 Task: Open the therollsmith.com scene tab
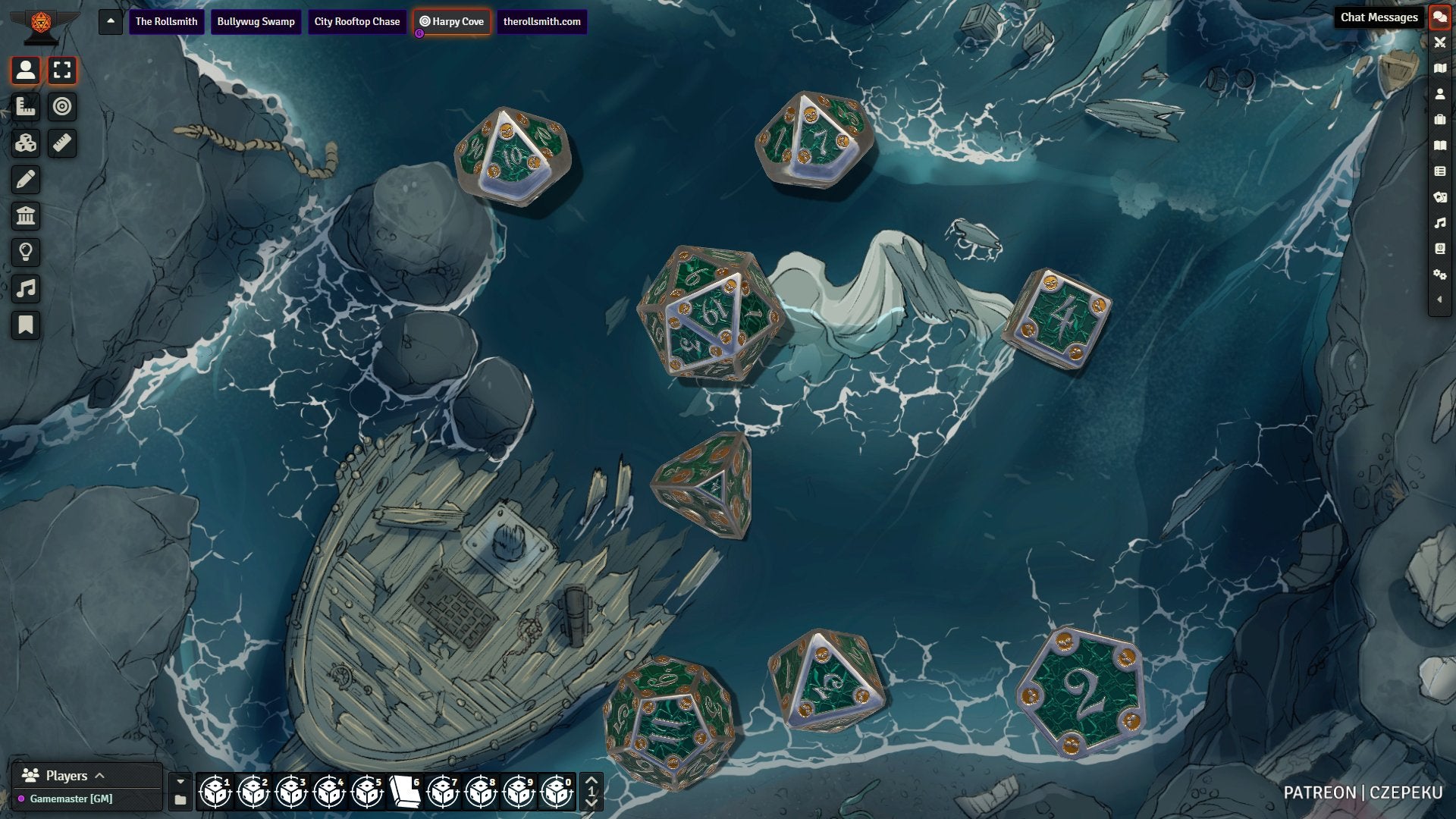pyautogui.click(x=541, y=21)
